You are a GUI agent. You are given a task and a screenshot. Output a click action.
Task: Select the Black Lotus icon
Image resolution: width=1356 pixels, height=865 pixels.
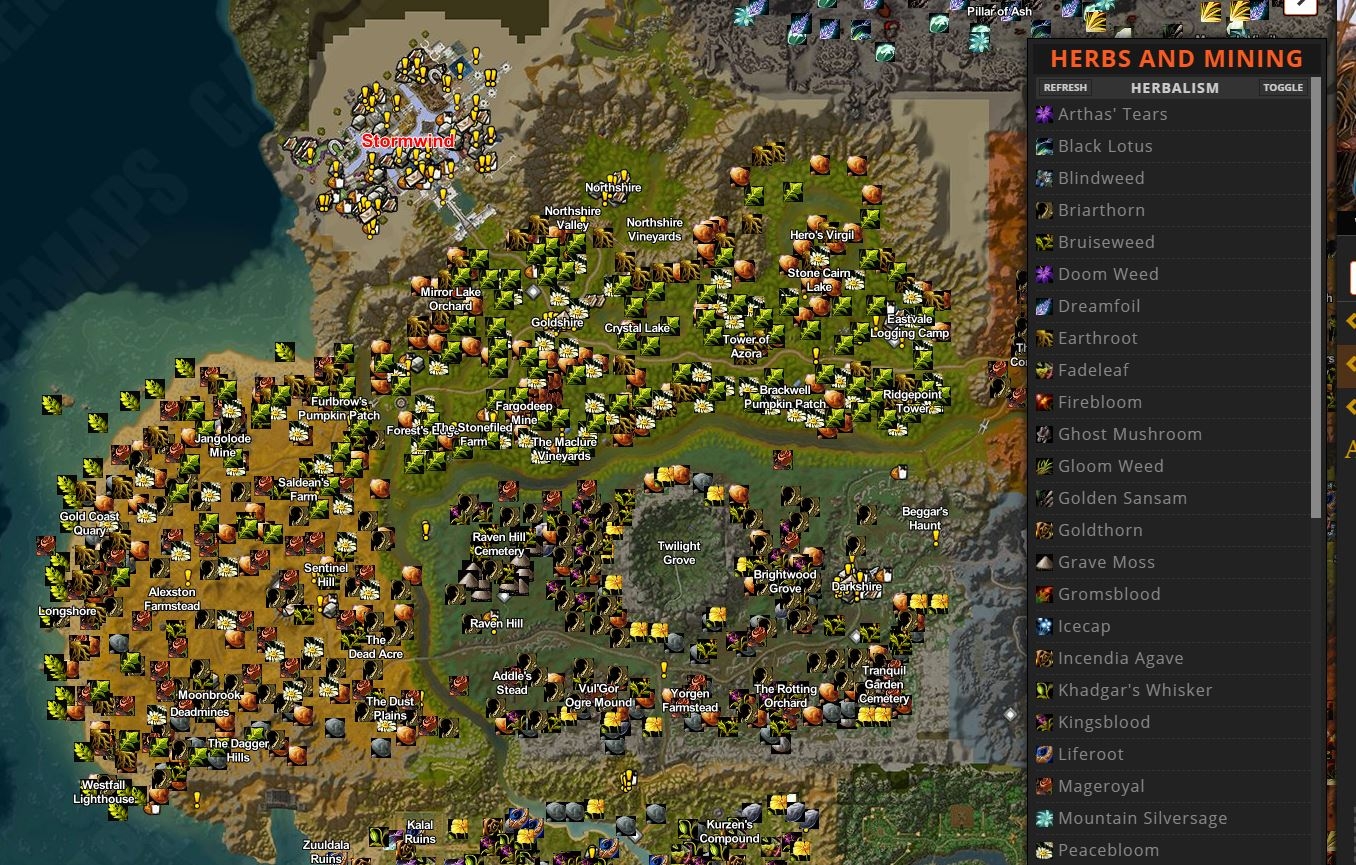click(1044, 146)
